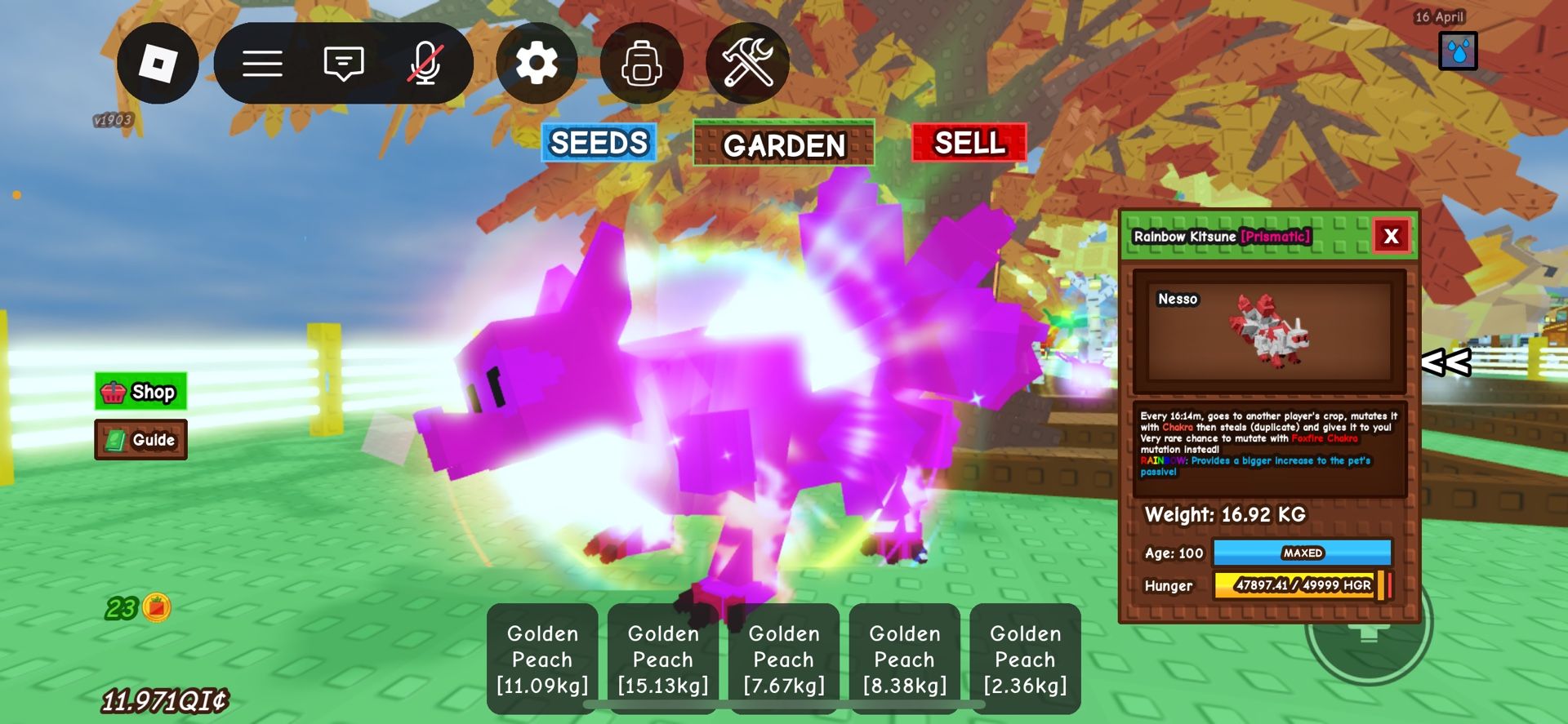Open the Guide book button
1568x724 pixels.
[140, 440]
